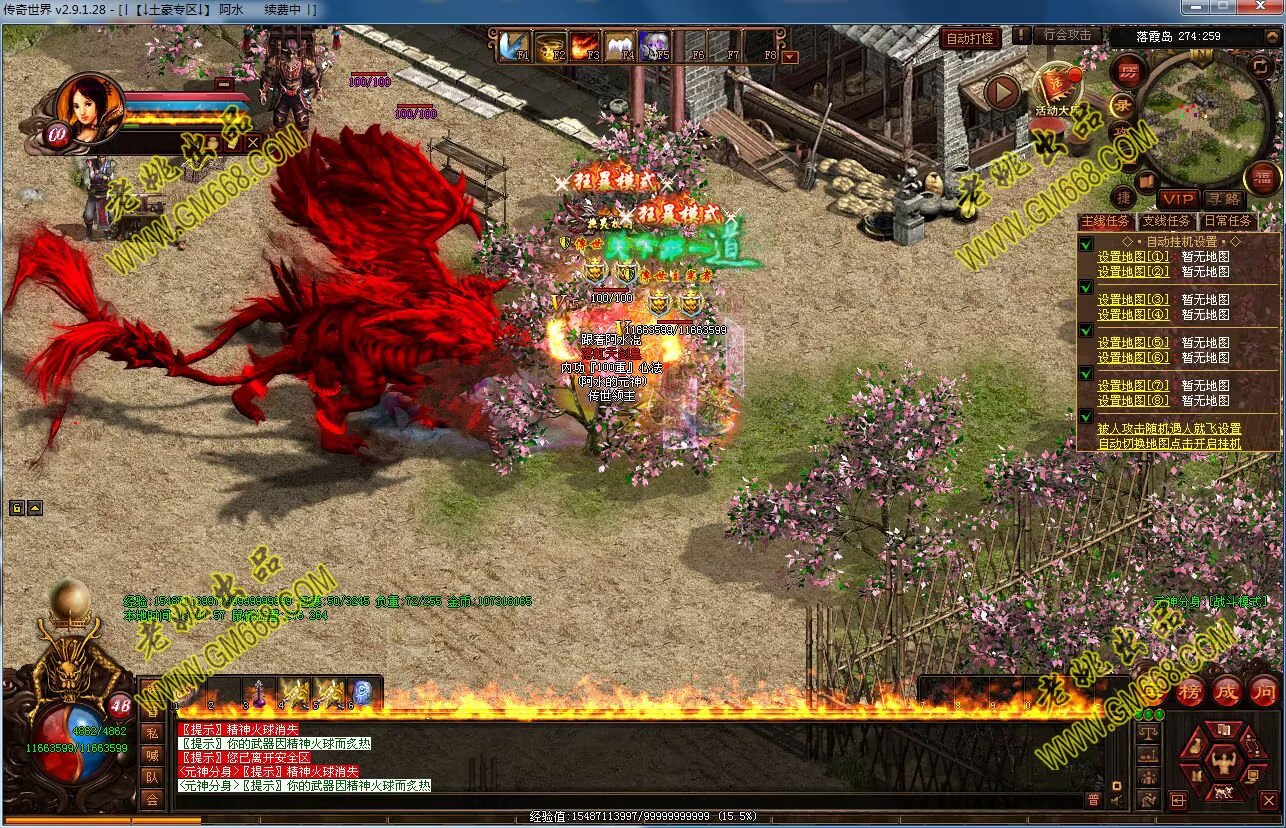Click the 问 help button
The image size is (1286, 828).
[1264, 691]
